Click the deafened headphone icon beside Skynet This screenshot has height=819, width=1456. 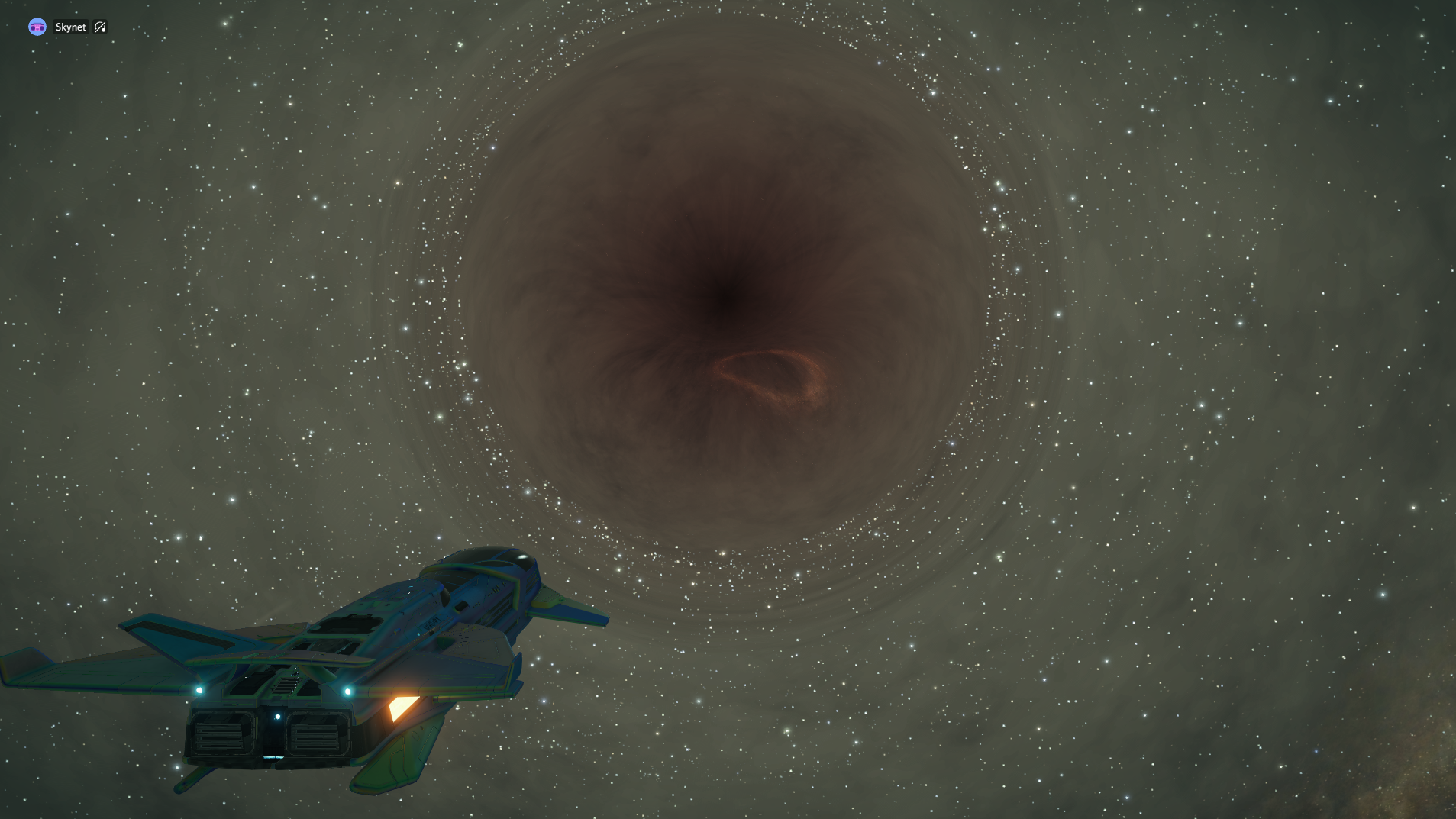pos(100,27)
